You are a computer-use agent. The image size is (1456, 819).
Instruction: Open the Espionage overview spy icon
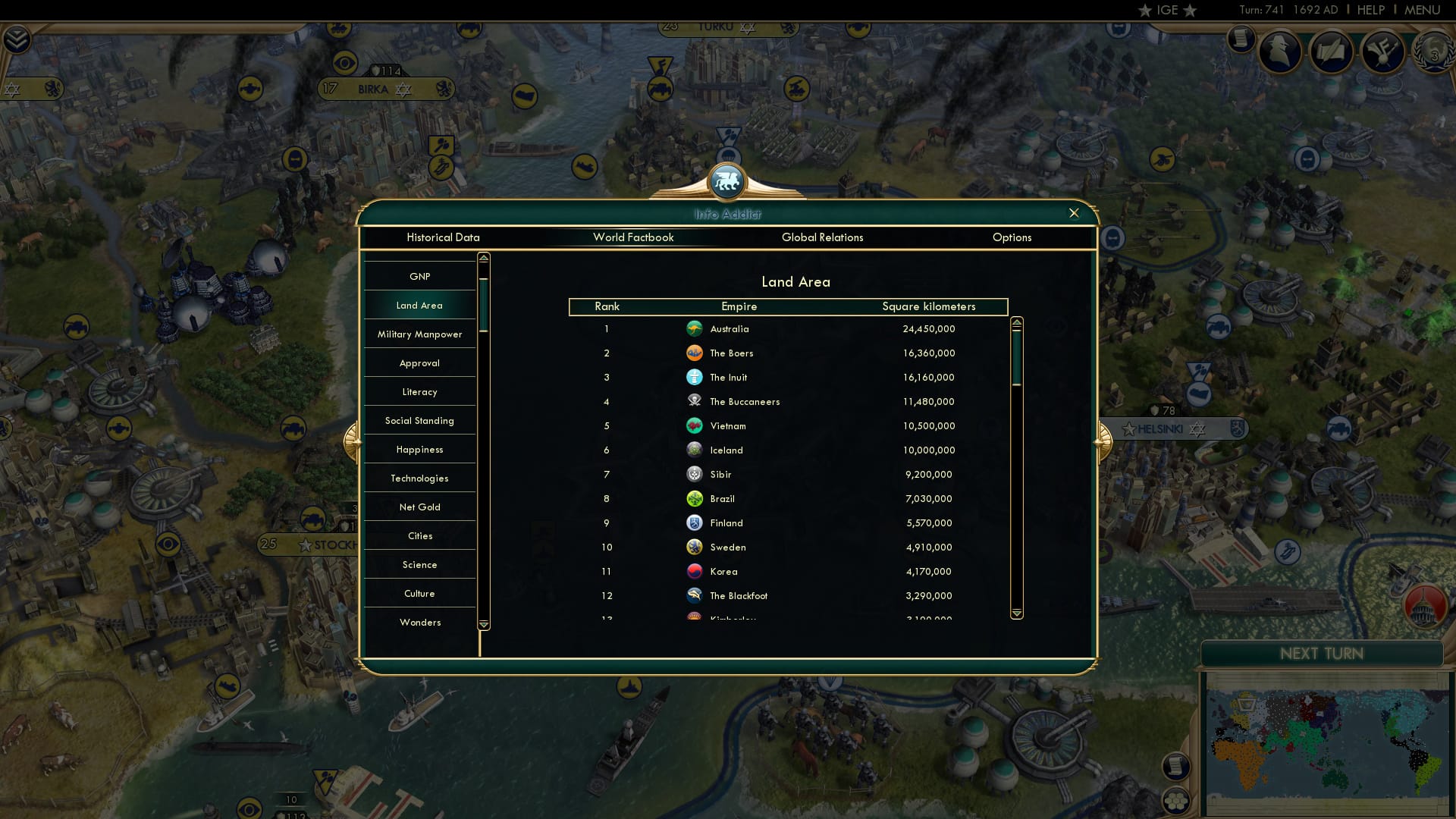[1280, 52]
